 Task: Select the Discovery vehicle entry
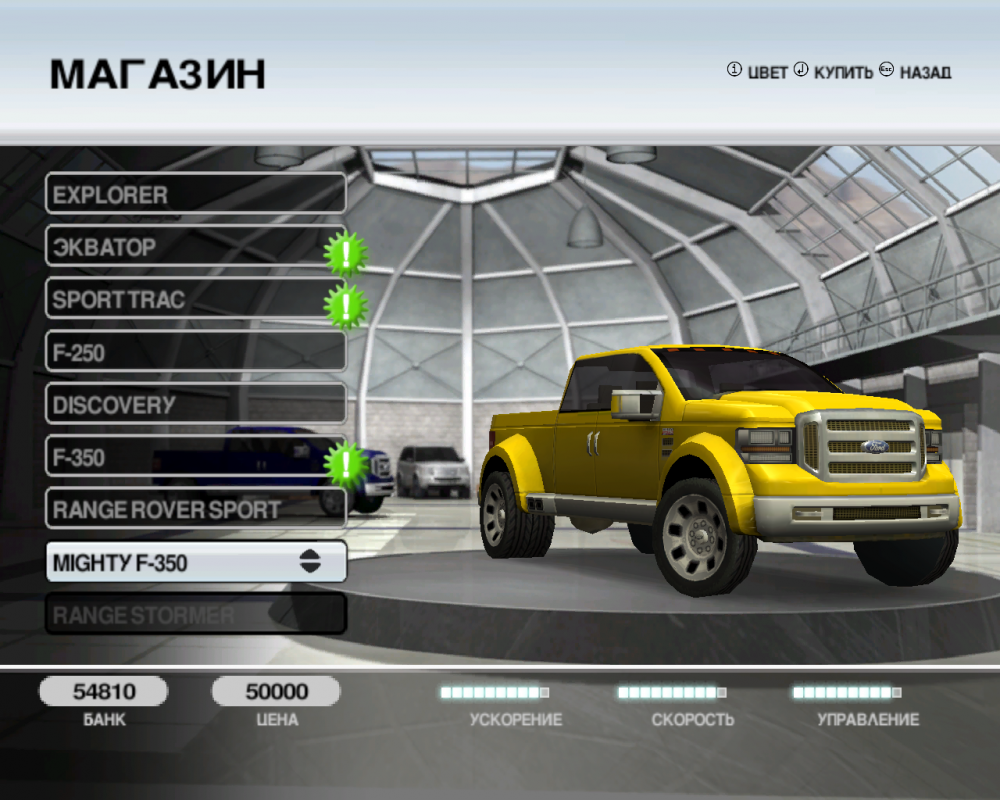coord(195,405)
